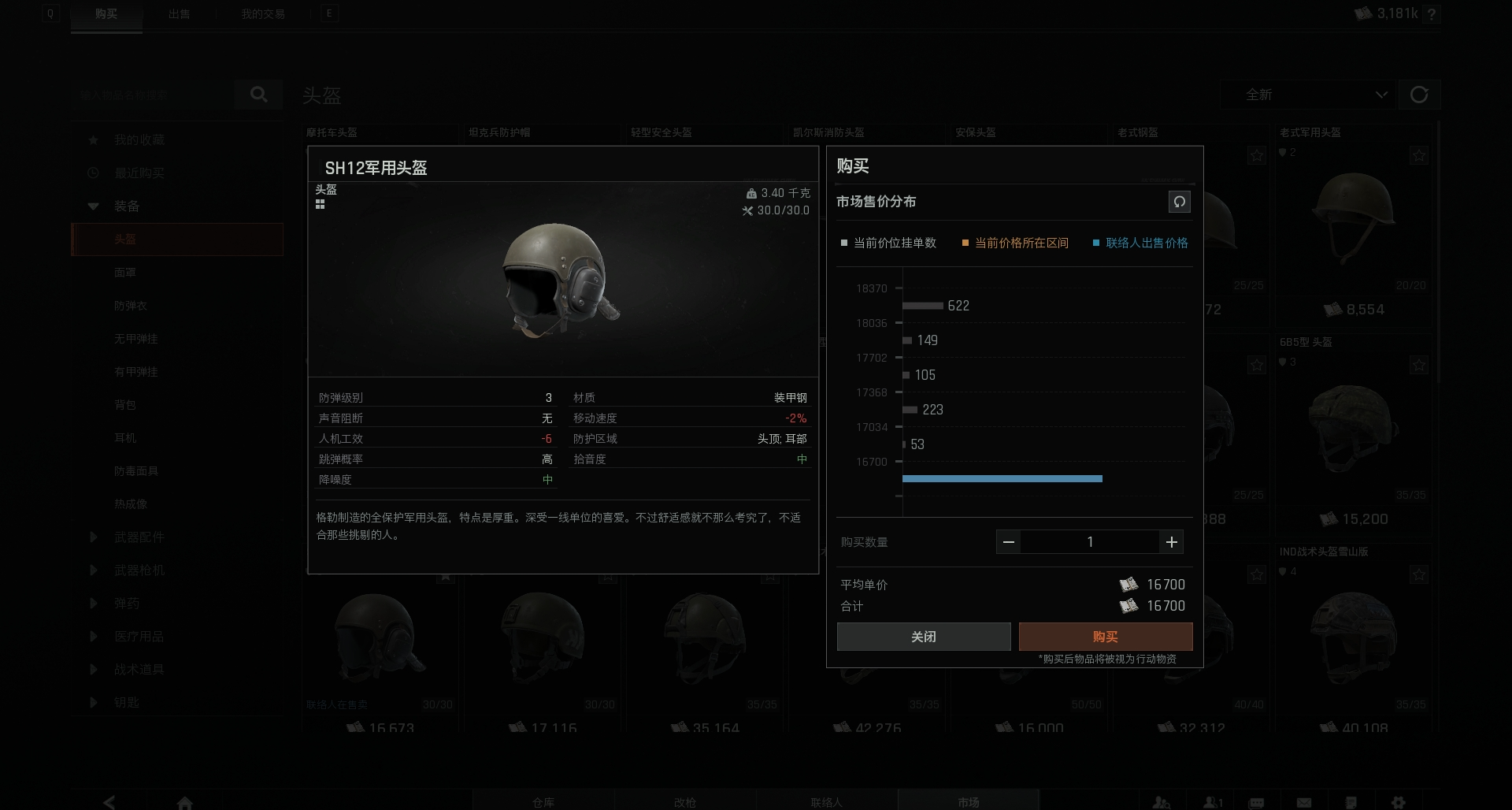The width and height of the screenshot is (1512, 810).
Task: Open the friends list icon showing 1
Action: point(1213,803)
